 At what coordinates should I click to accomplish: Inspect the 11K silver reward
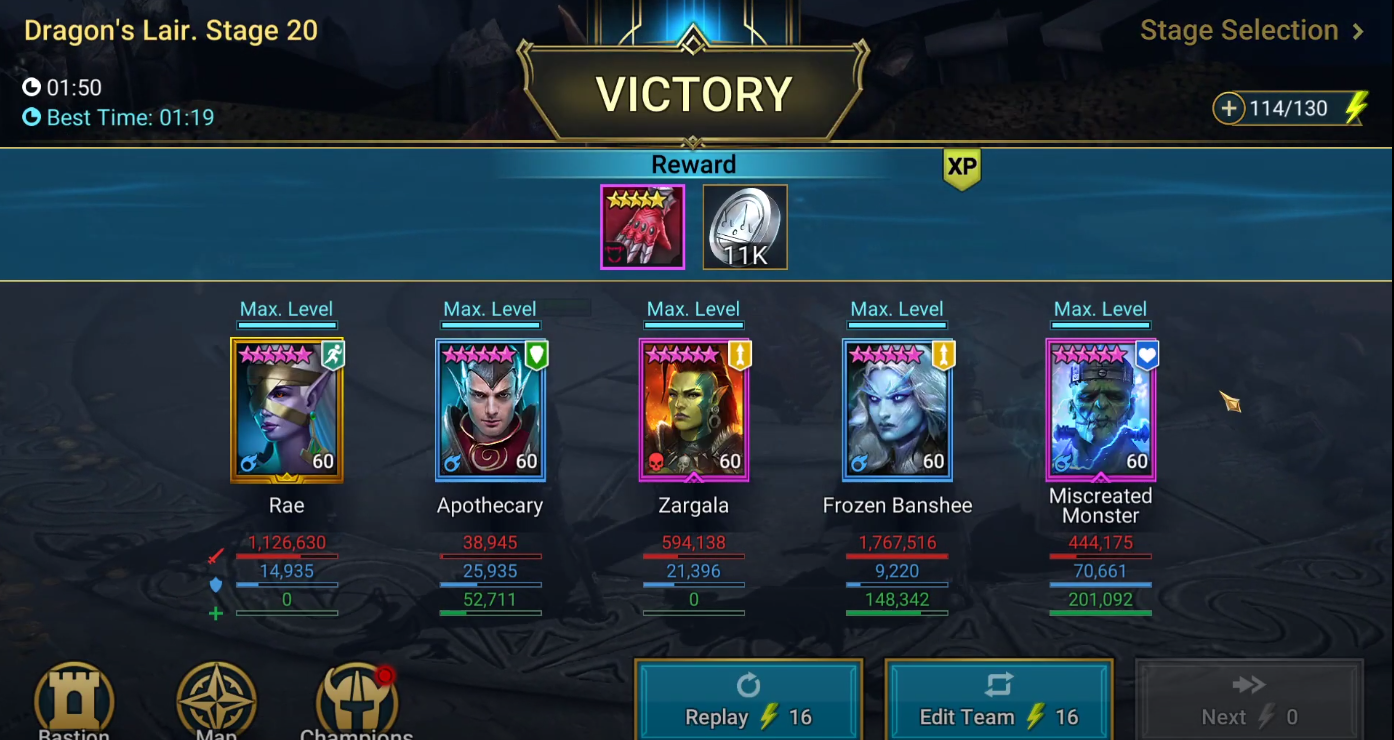tap(745, 227)
